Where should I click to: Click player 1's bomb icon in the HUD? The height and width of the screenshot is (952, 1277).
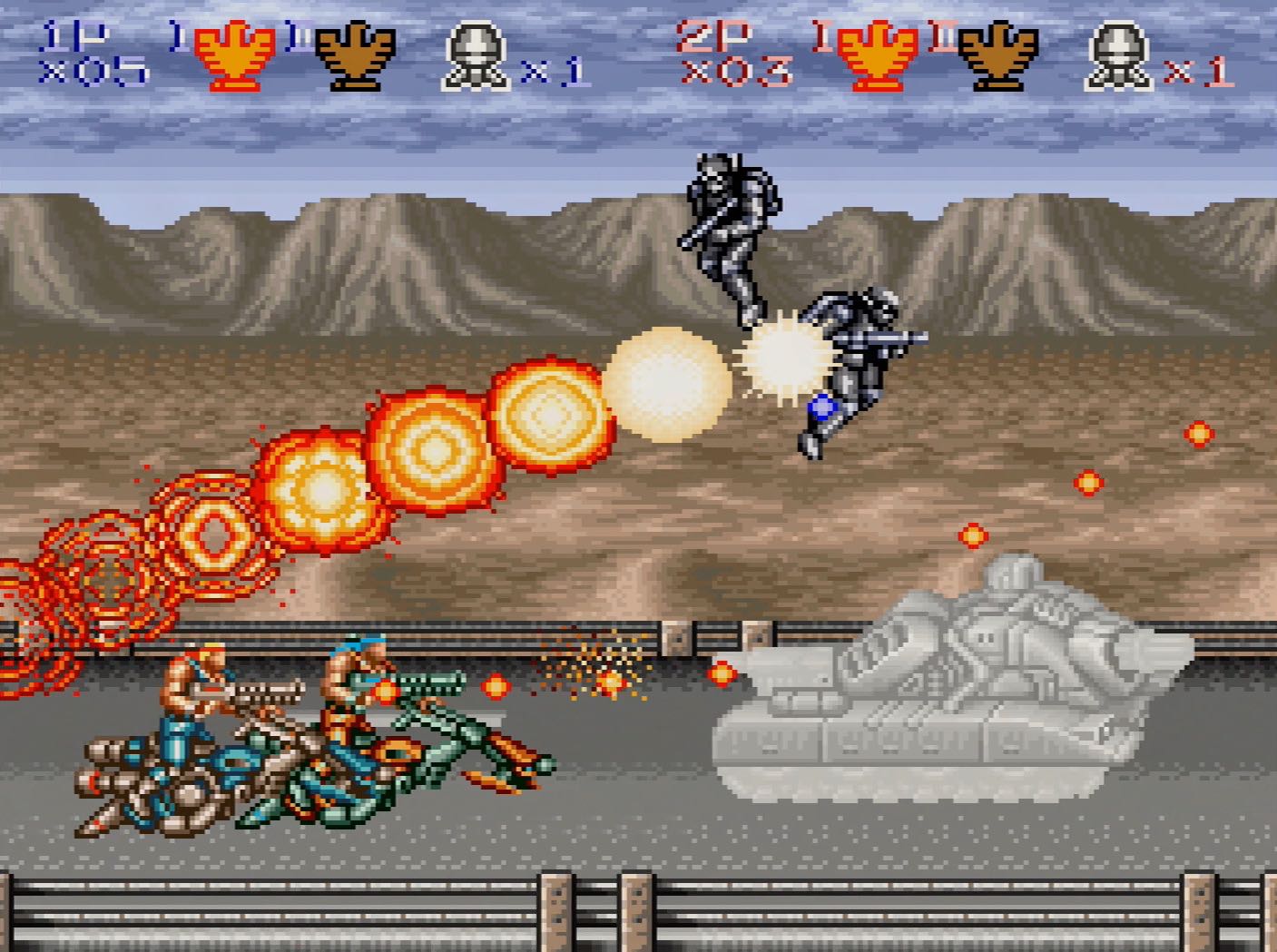(476, 54)
